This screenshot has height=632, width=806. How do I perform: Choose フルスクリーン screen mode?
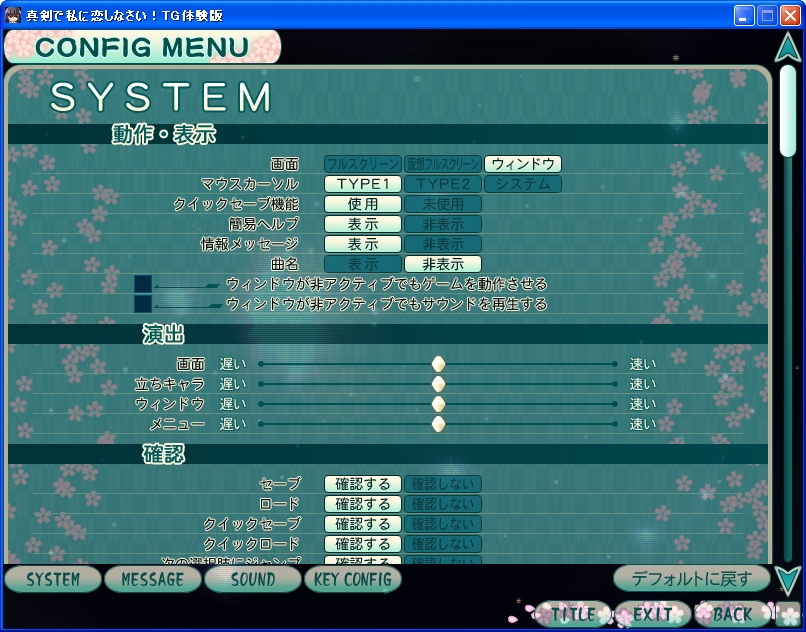pos(362,164)
